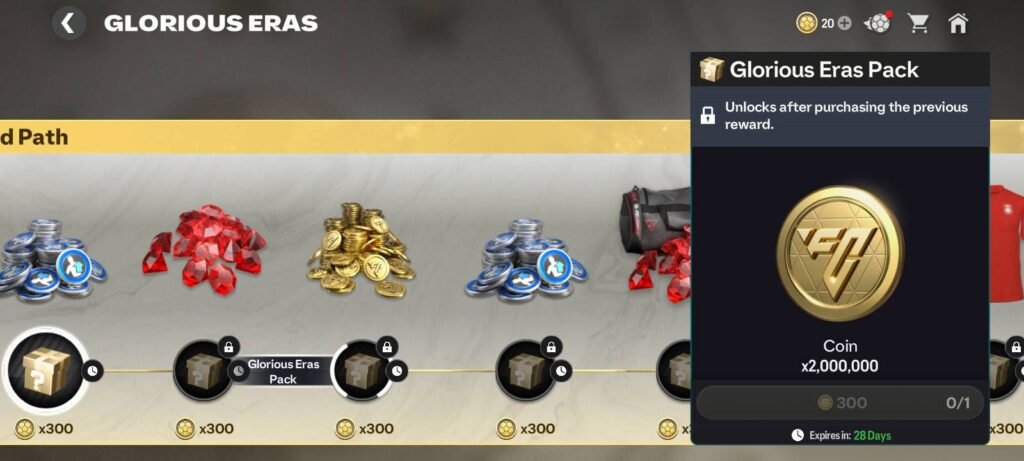Image resolution: width=1024 pixels, height=461 pixels.
Task: Return to the home screen
Action: pyautogui.click(x=958, y=23)
